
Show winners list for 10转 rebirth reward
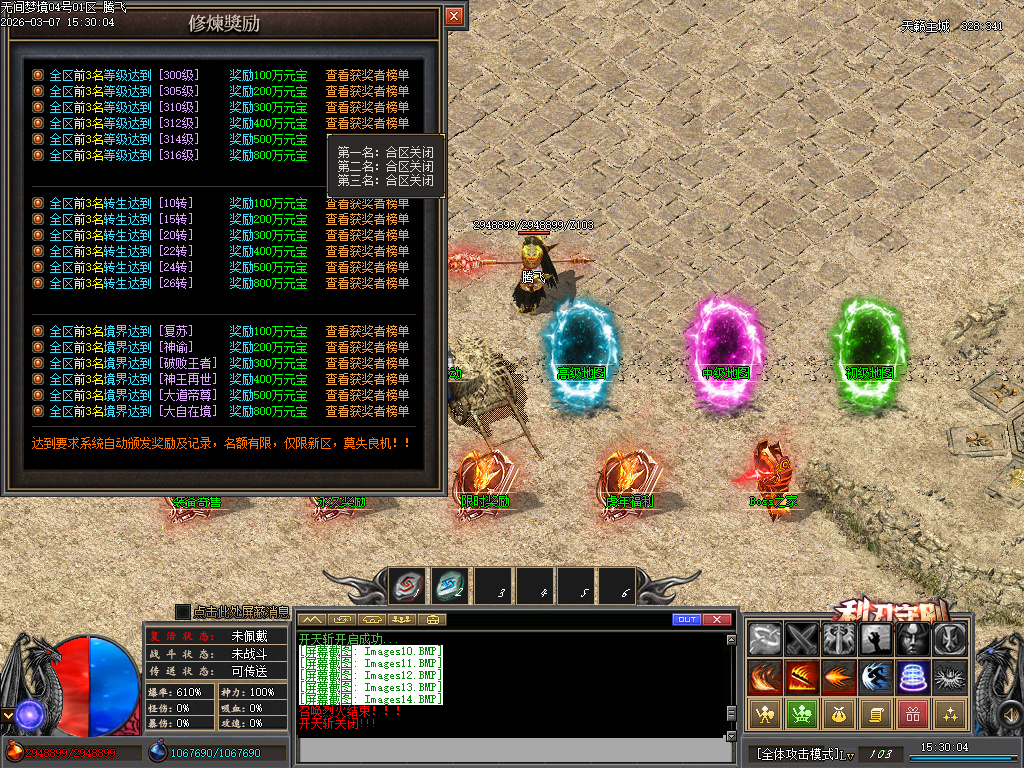click(x=367, y=203)
